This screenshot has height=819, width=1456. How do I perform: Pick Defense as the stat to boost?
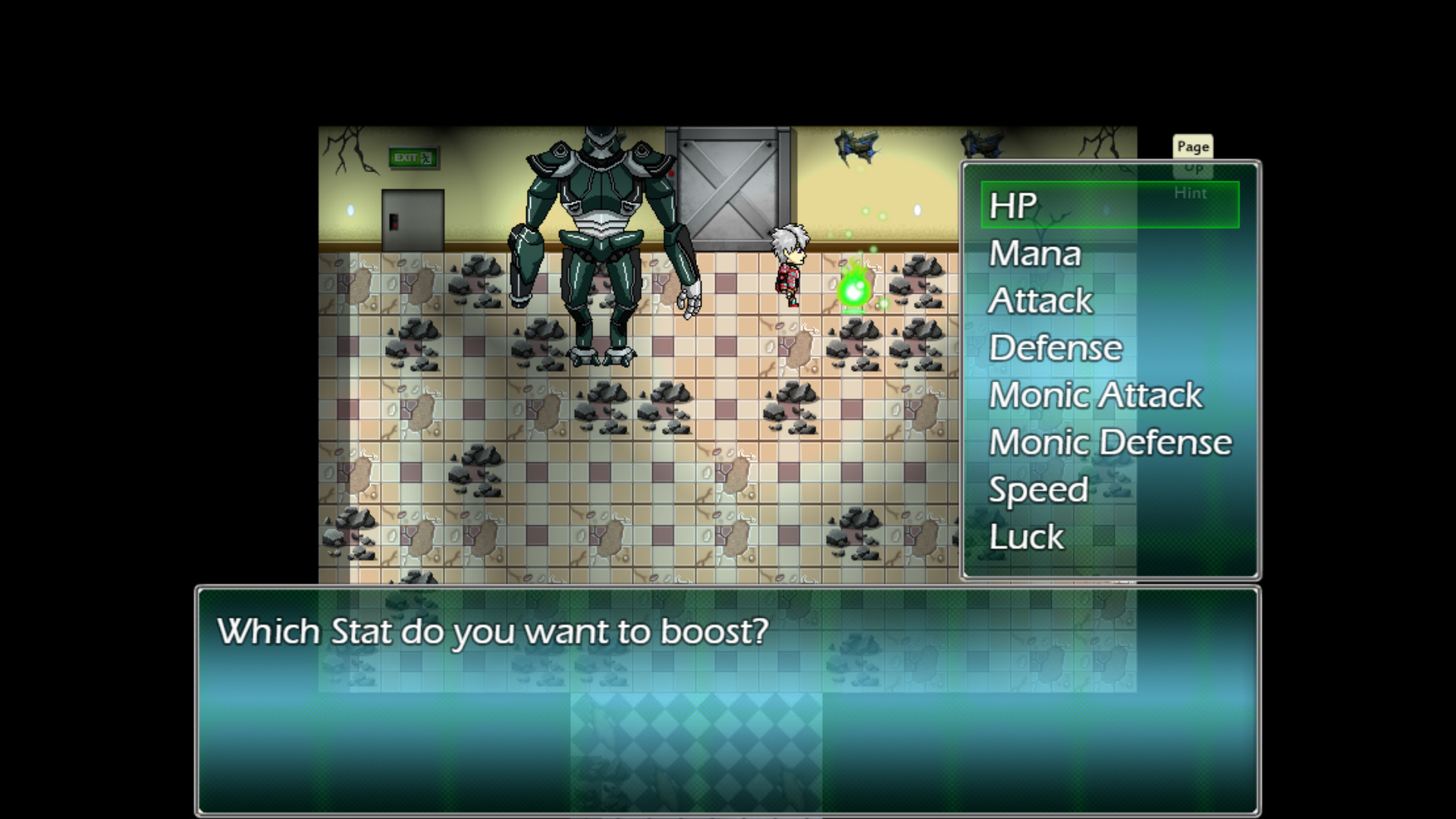pos(1055,347)
